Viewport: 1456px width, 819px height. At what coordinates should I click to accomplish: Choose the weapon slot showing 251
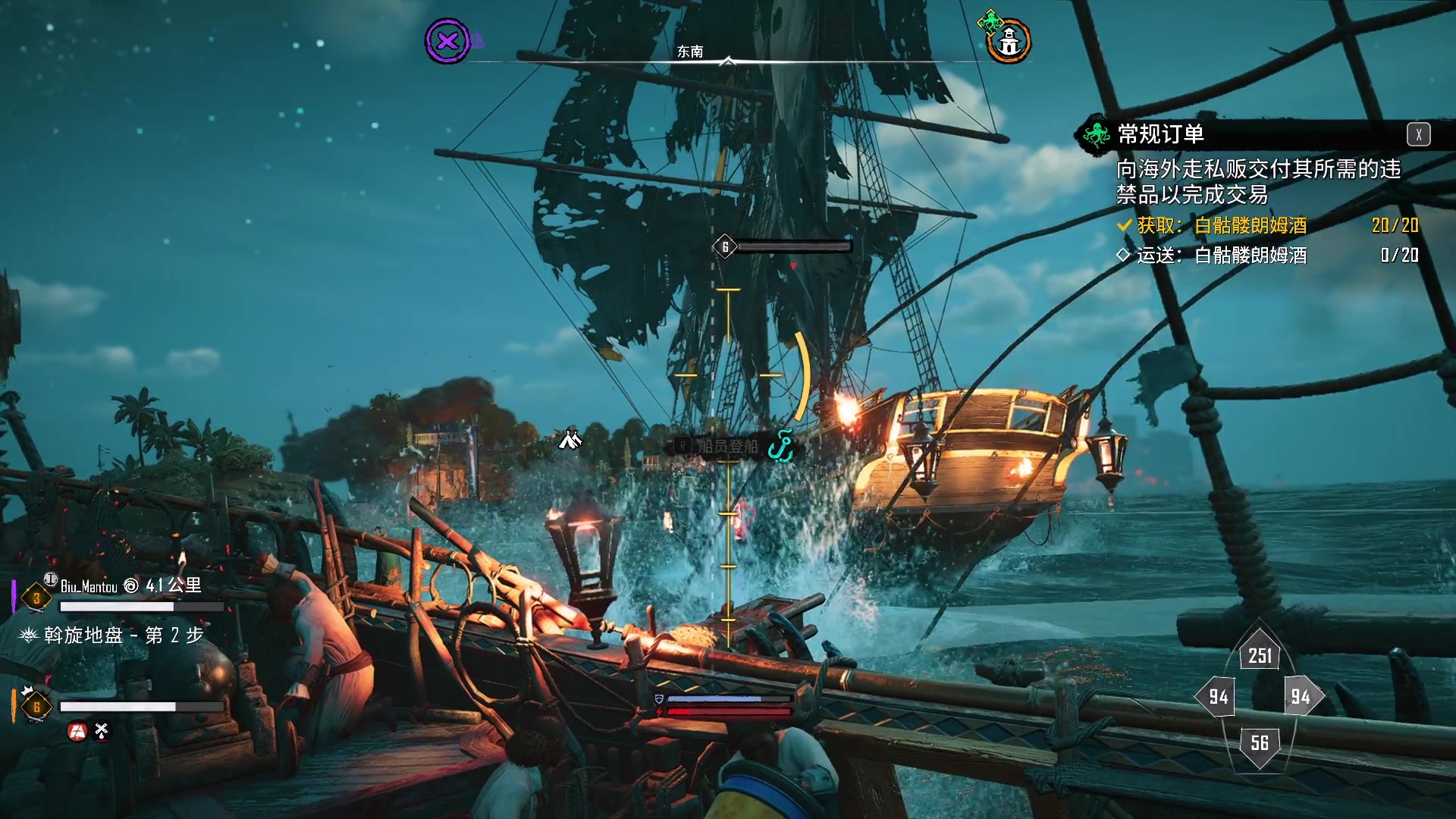click(1260, 655)
